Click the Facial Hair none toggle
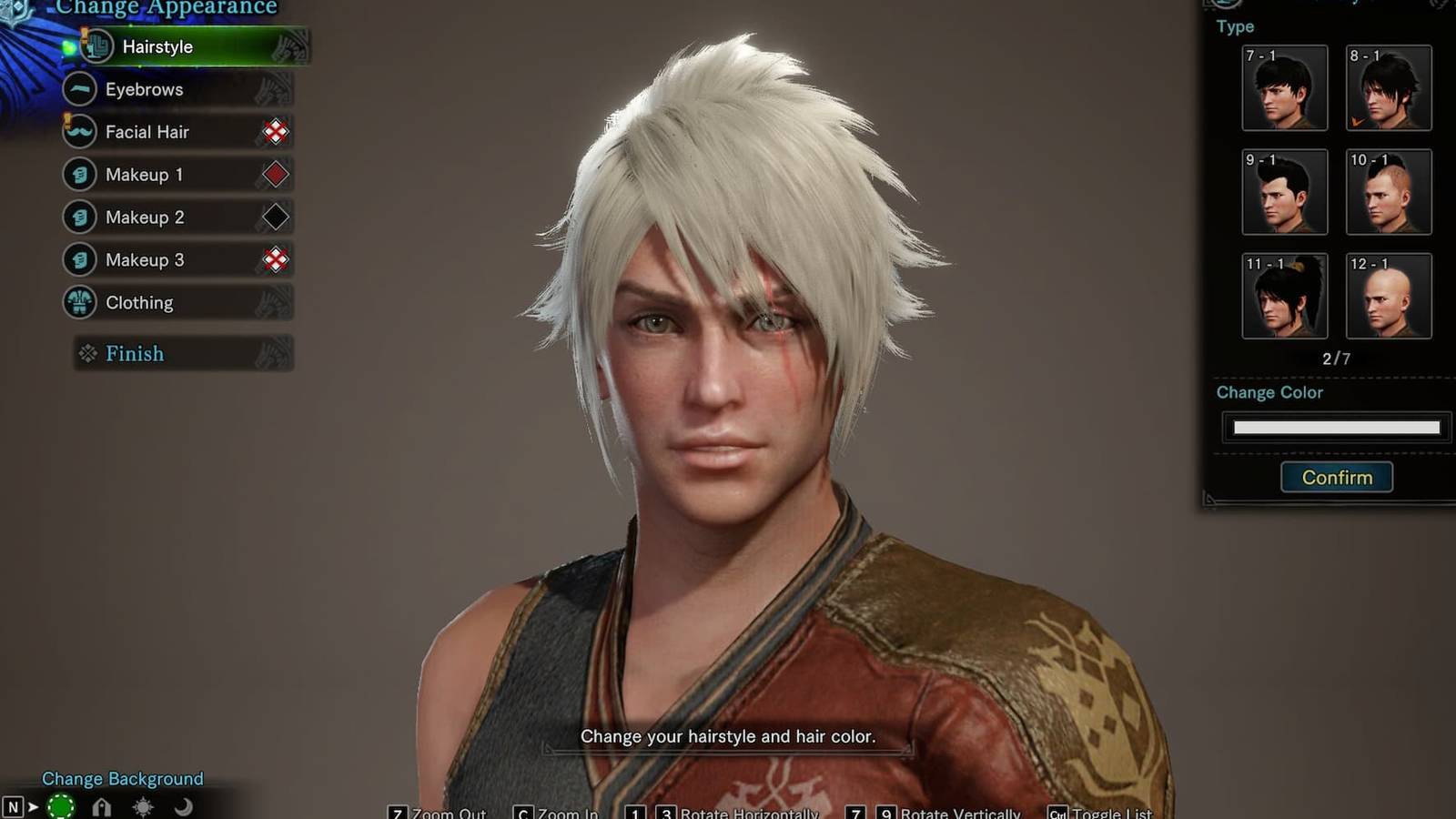Viewport: 1456px width, 819px height. (275, 132)
